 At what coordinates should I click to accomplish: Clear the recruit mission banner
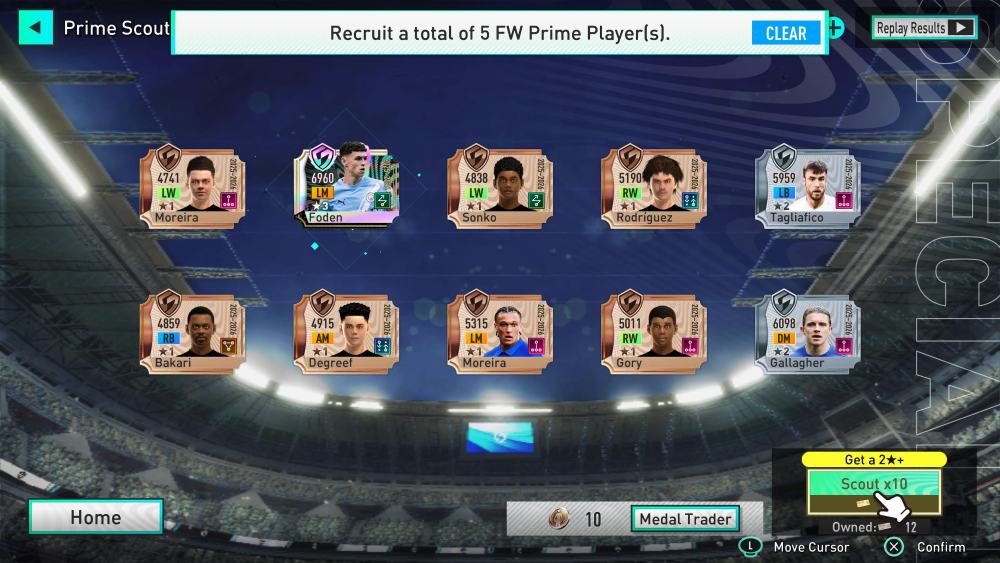point(785,33)
